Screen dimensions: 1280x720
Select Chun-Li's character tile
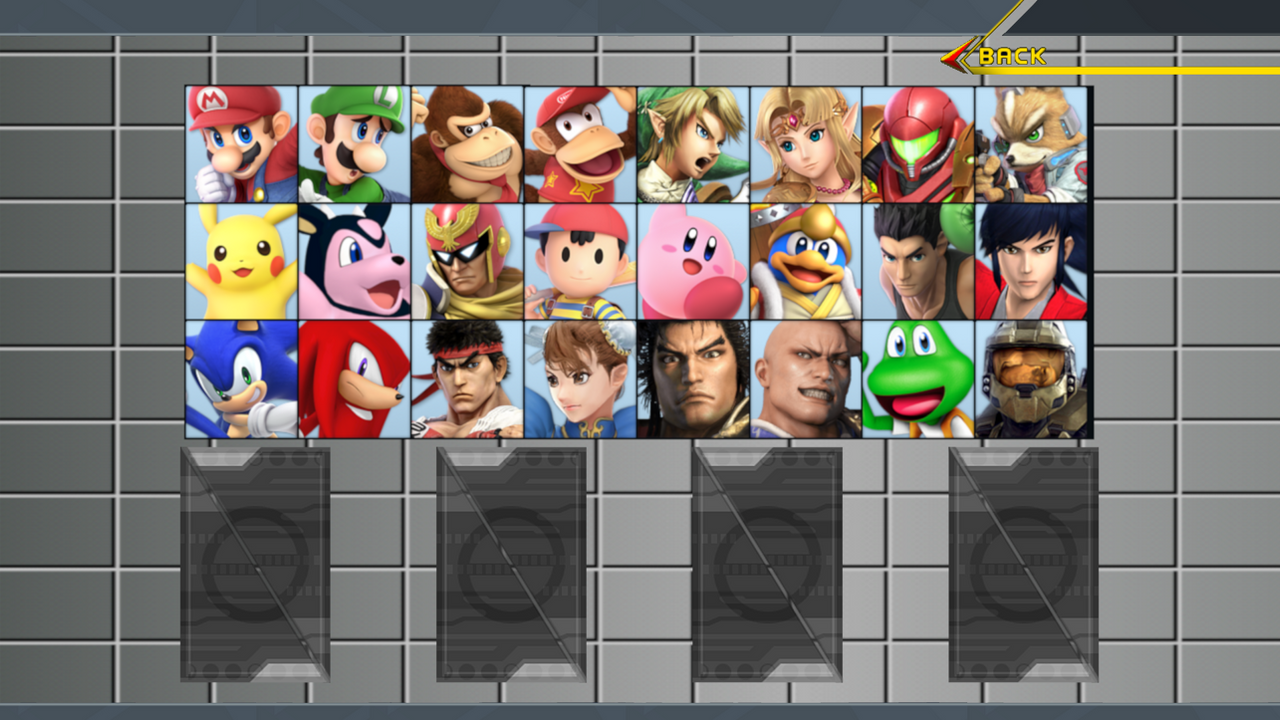[580, 380]
